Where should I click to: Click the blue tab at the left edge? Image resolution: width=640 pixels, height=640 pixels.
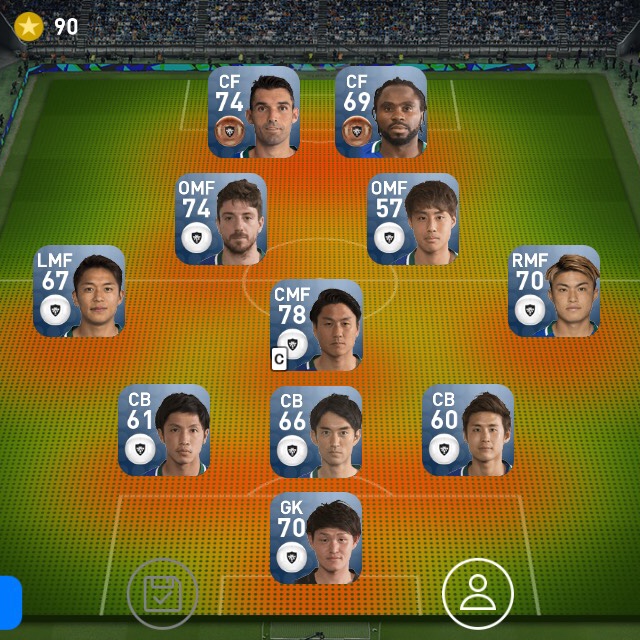tap(10, 600)
